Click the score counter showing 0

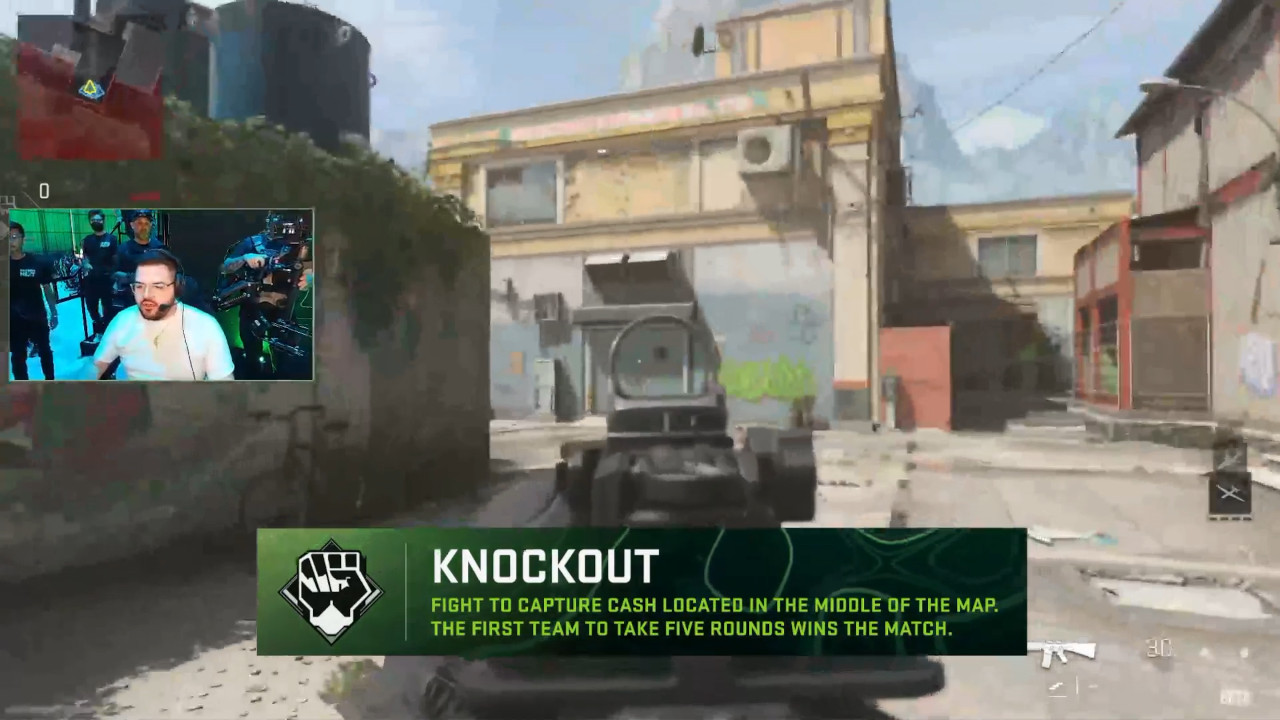tap(44, 191)
